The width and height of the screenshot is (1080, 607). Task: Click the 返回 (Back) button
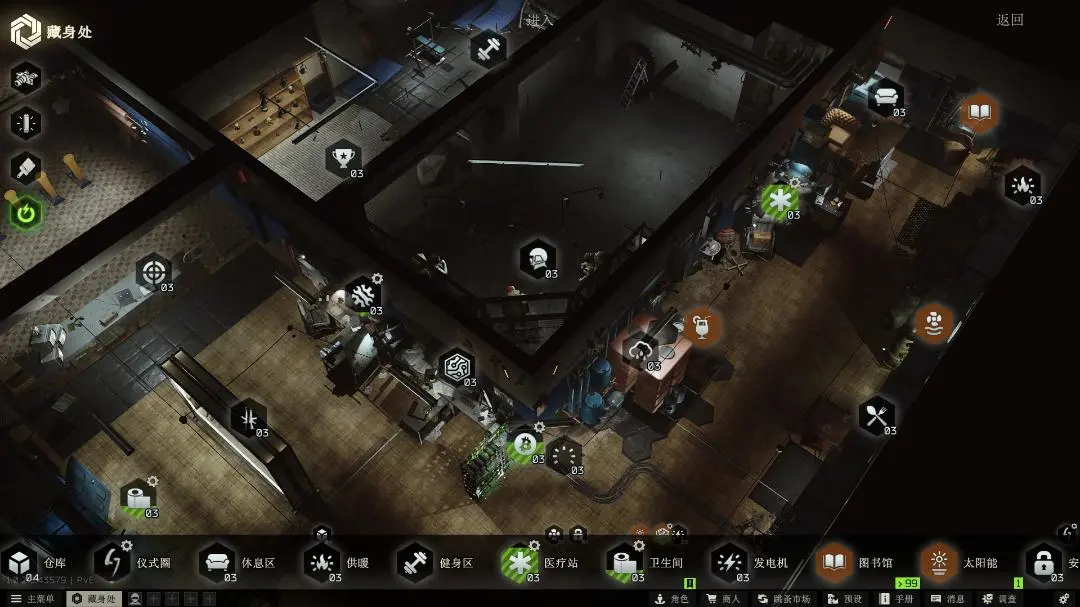tap(1010, 20)
